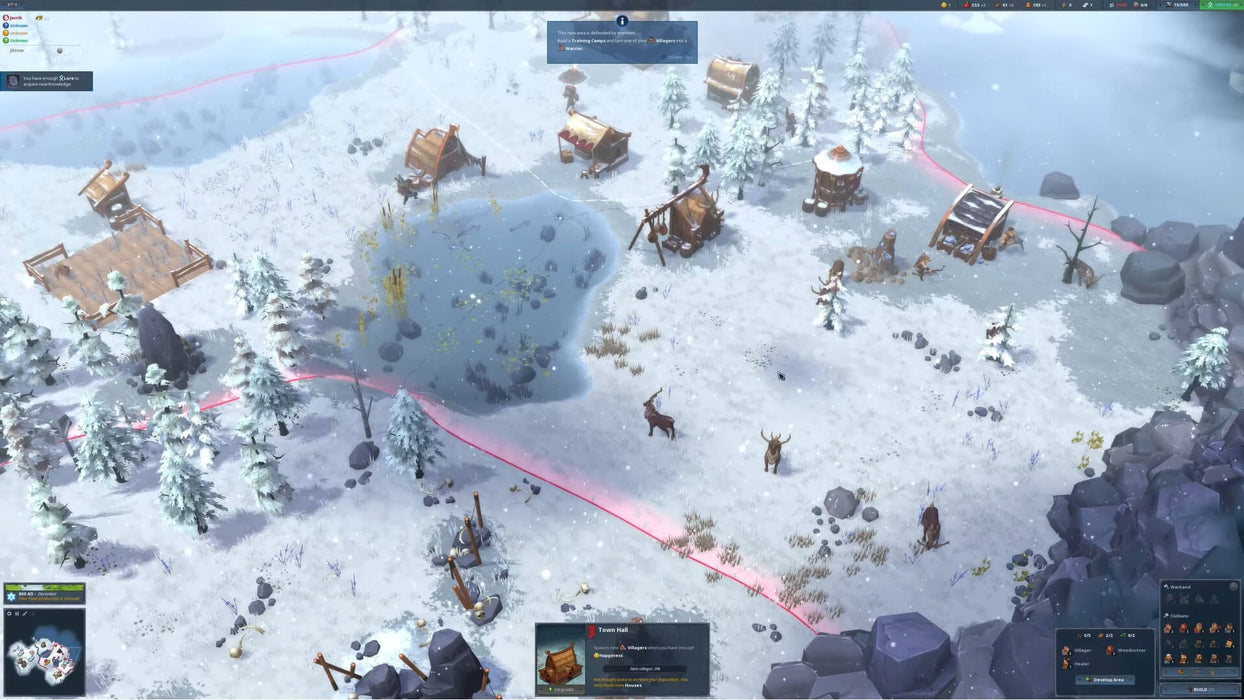This screenshot has width=1244, height=700.
Task: Click the victory status button top-right
Action: point(1220,5)
